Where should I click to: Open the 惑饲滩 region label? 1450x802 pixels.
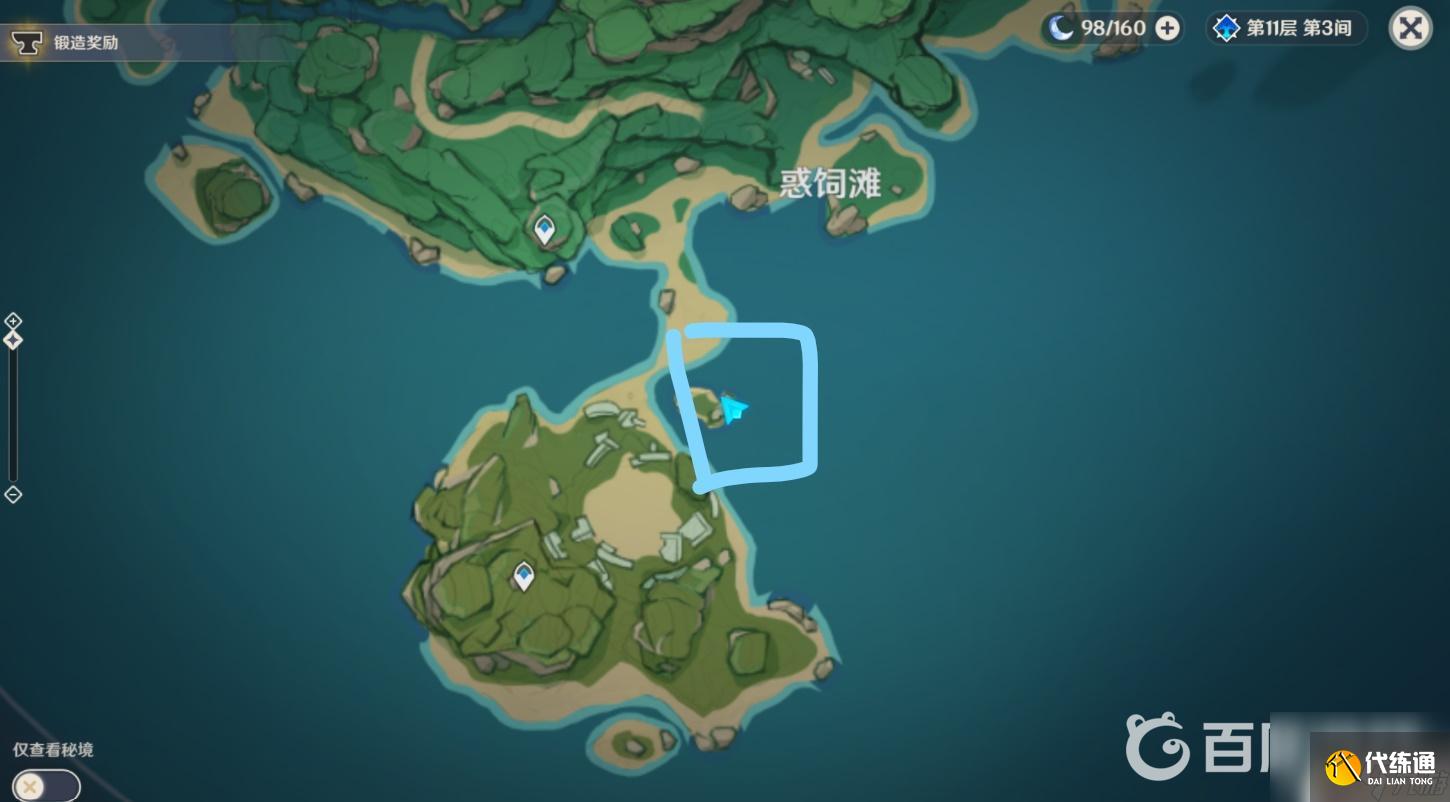[x=829, y=183]
